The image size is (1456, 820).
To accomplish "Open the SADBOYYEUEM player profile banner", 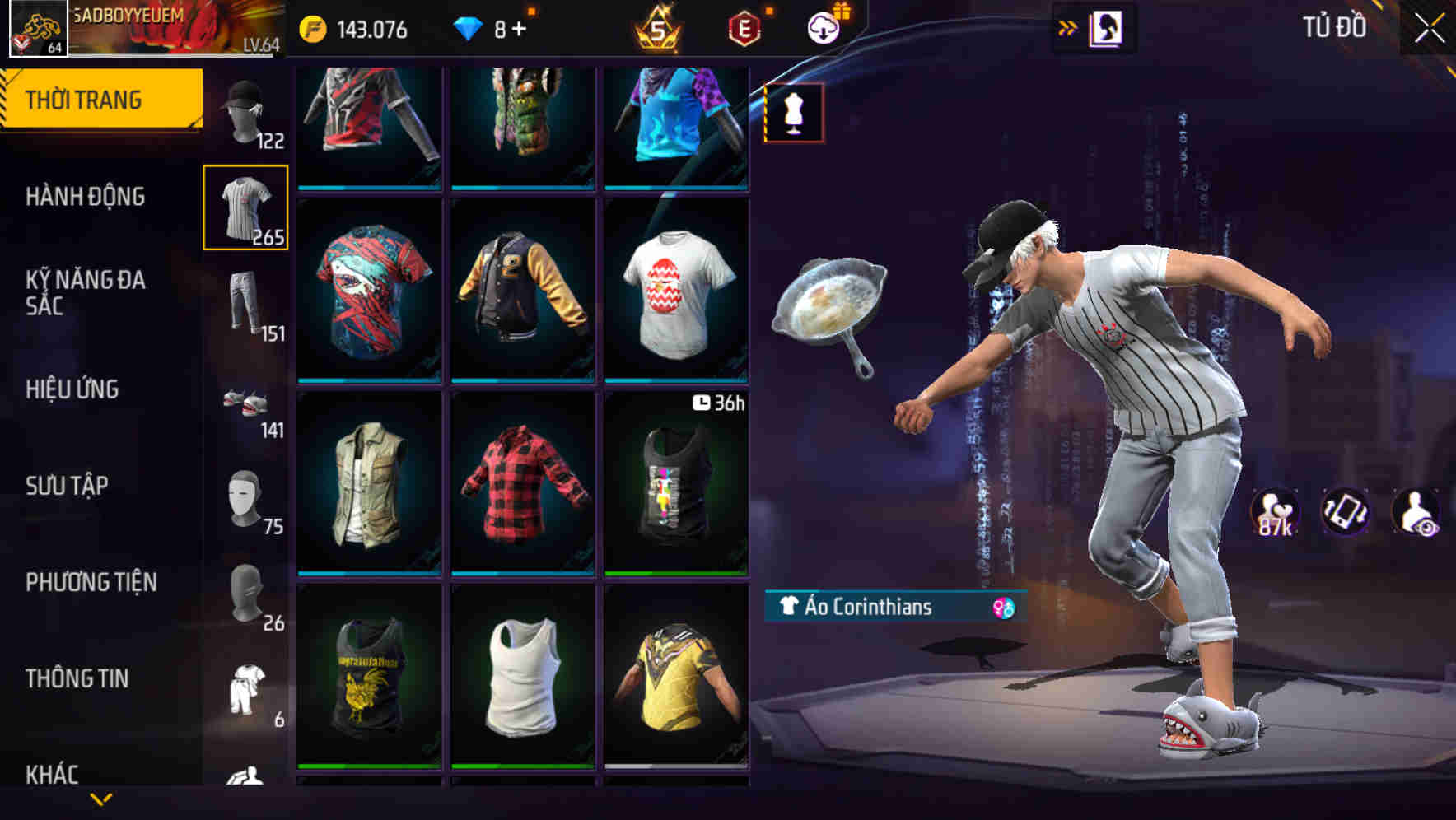I will click(140, 25).
